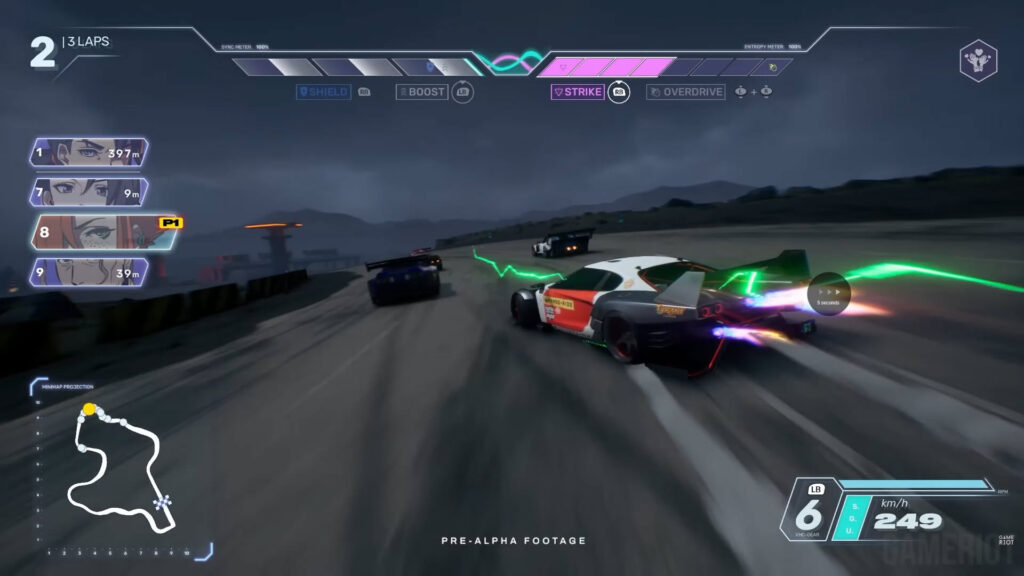
Task: Choose the P1 red-haired racer card
Action: (95, 232)
